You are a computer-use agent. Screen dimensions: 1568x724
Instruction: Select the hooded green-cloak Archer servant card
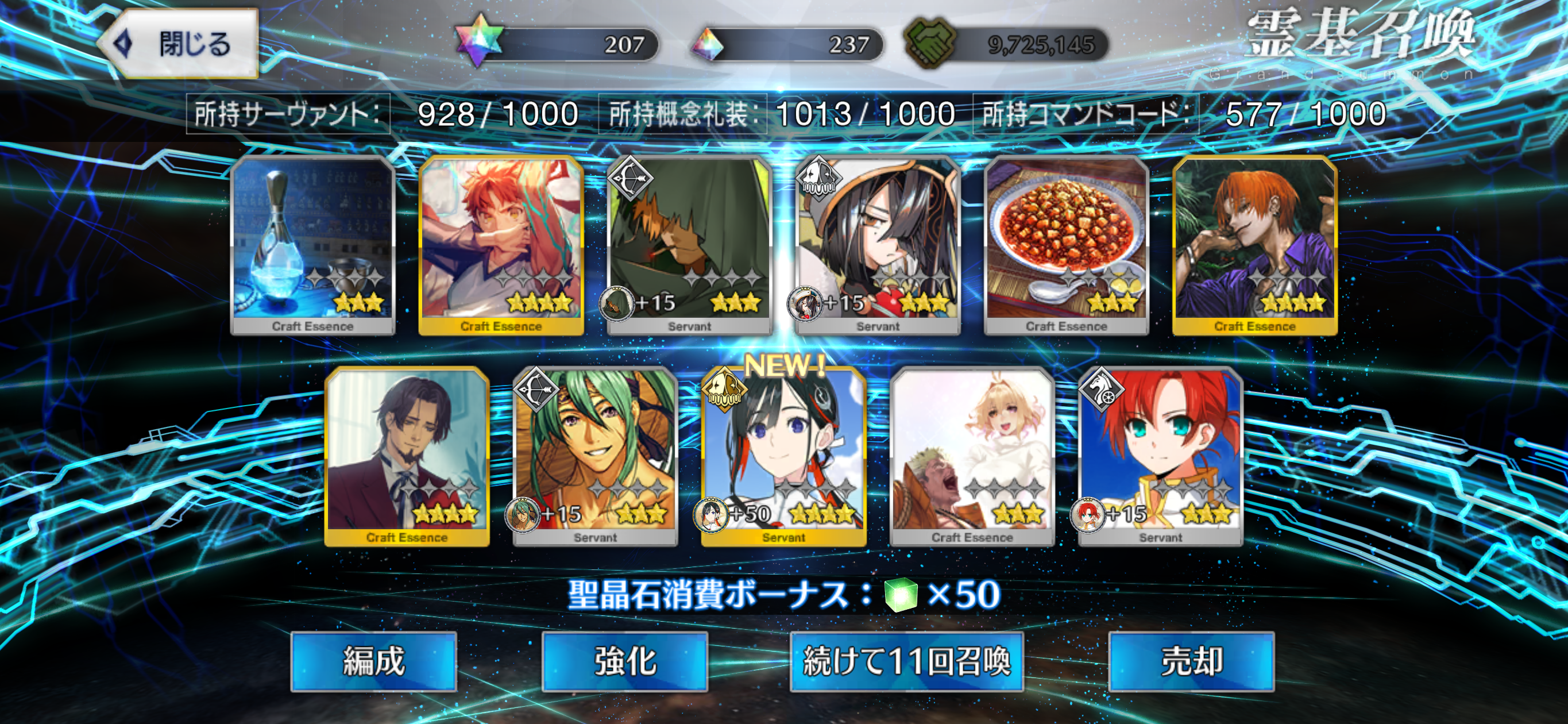690,244
